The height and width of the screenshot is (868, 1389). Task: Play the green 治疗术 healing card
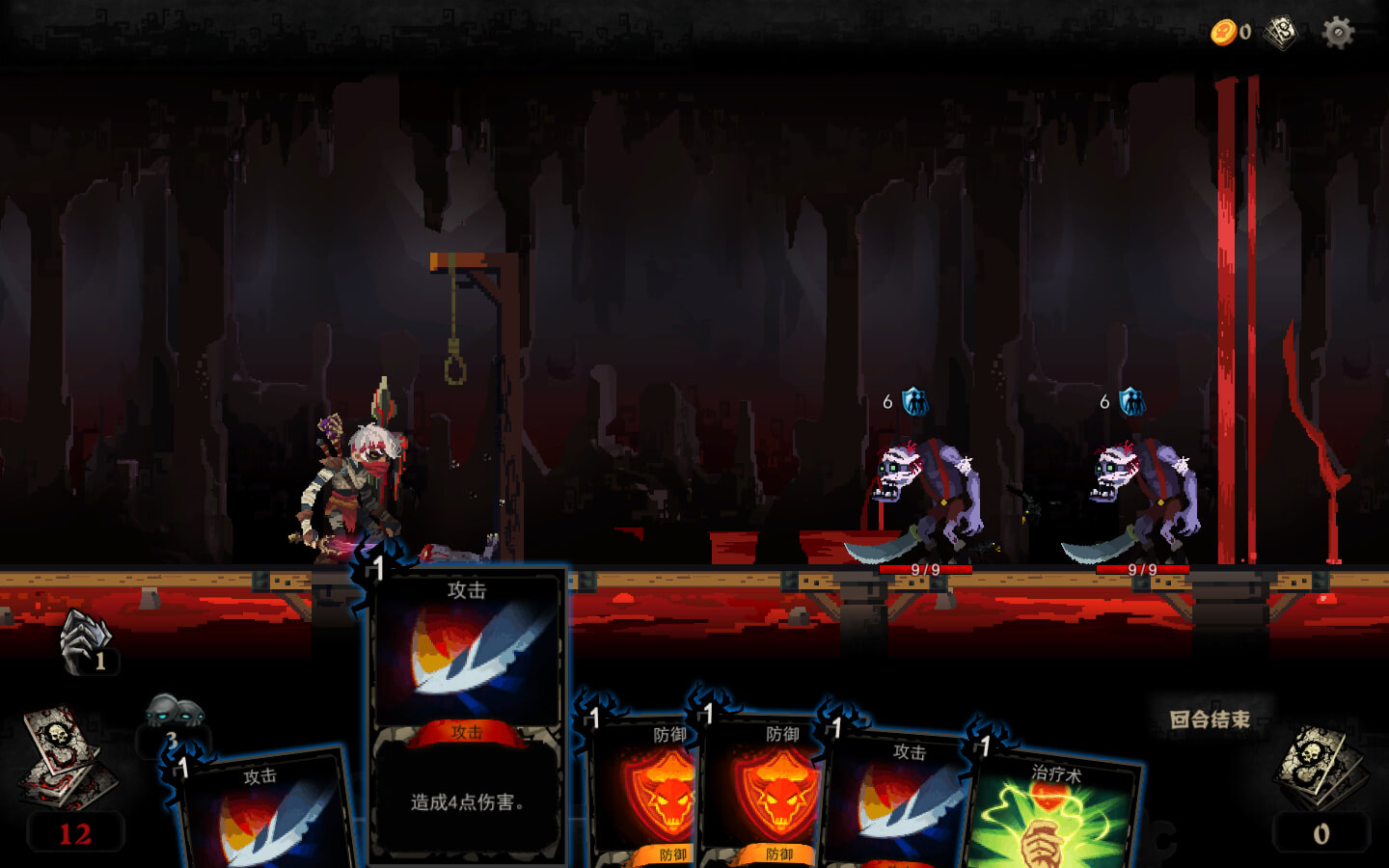click(x=1053, y=815)
